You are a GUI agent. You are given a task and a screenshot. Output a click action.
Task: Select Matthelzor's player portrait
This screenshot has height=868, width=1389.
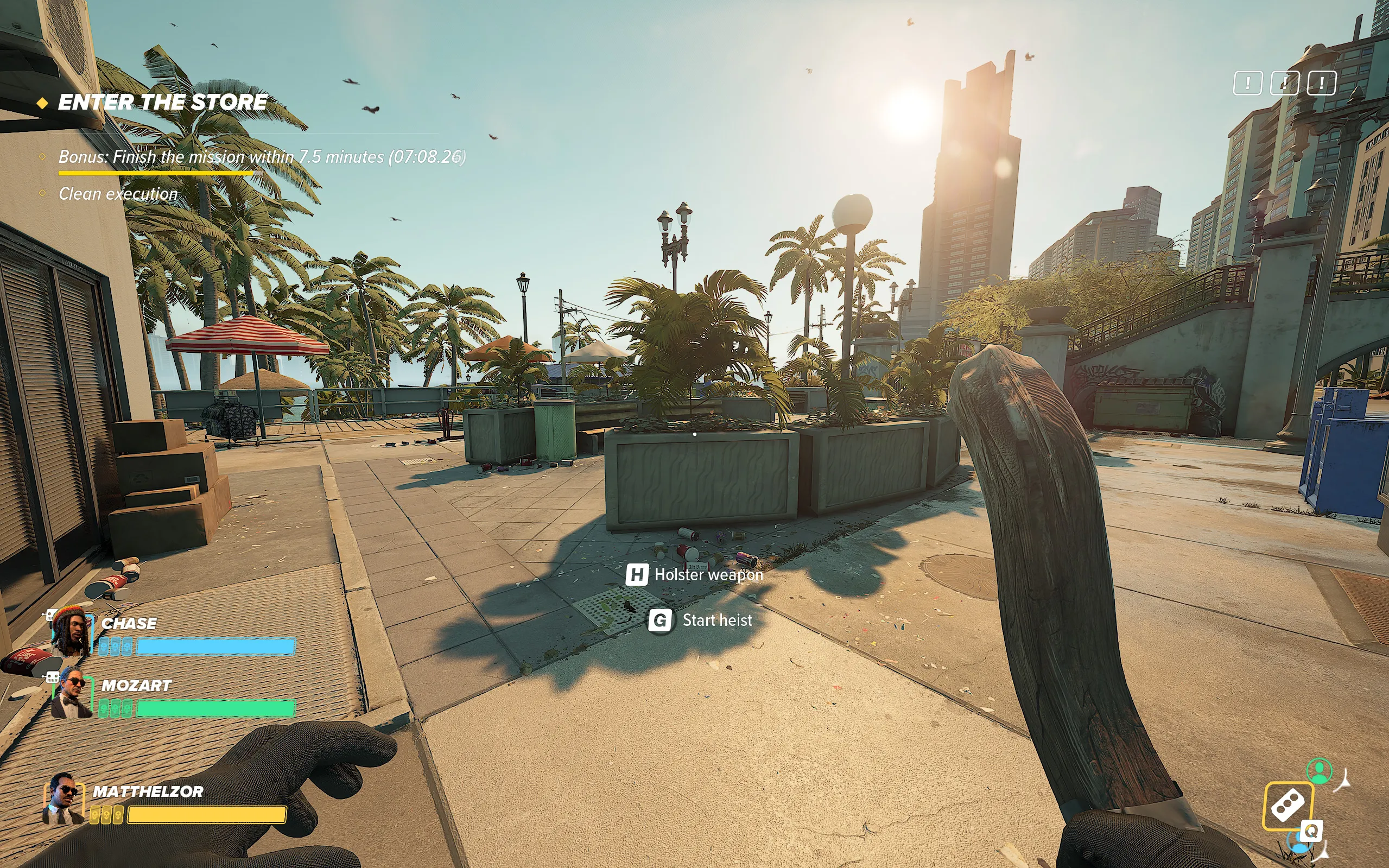[x=64, y=799]
